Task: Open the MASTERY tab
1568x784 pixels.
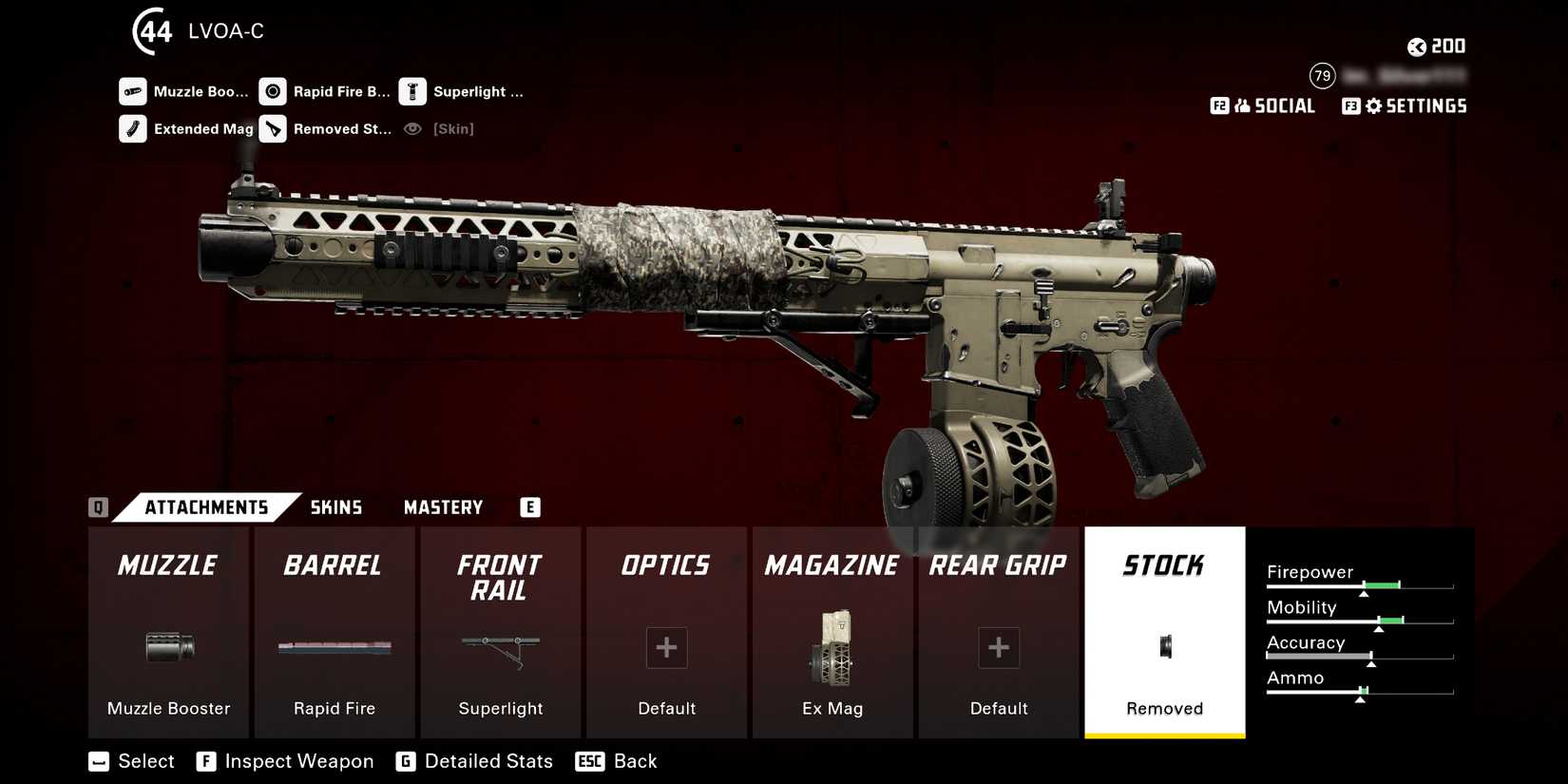Action: point(443,507)
